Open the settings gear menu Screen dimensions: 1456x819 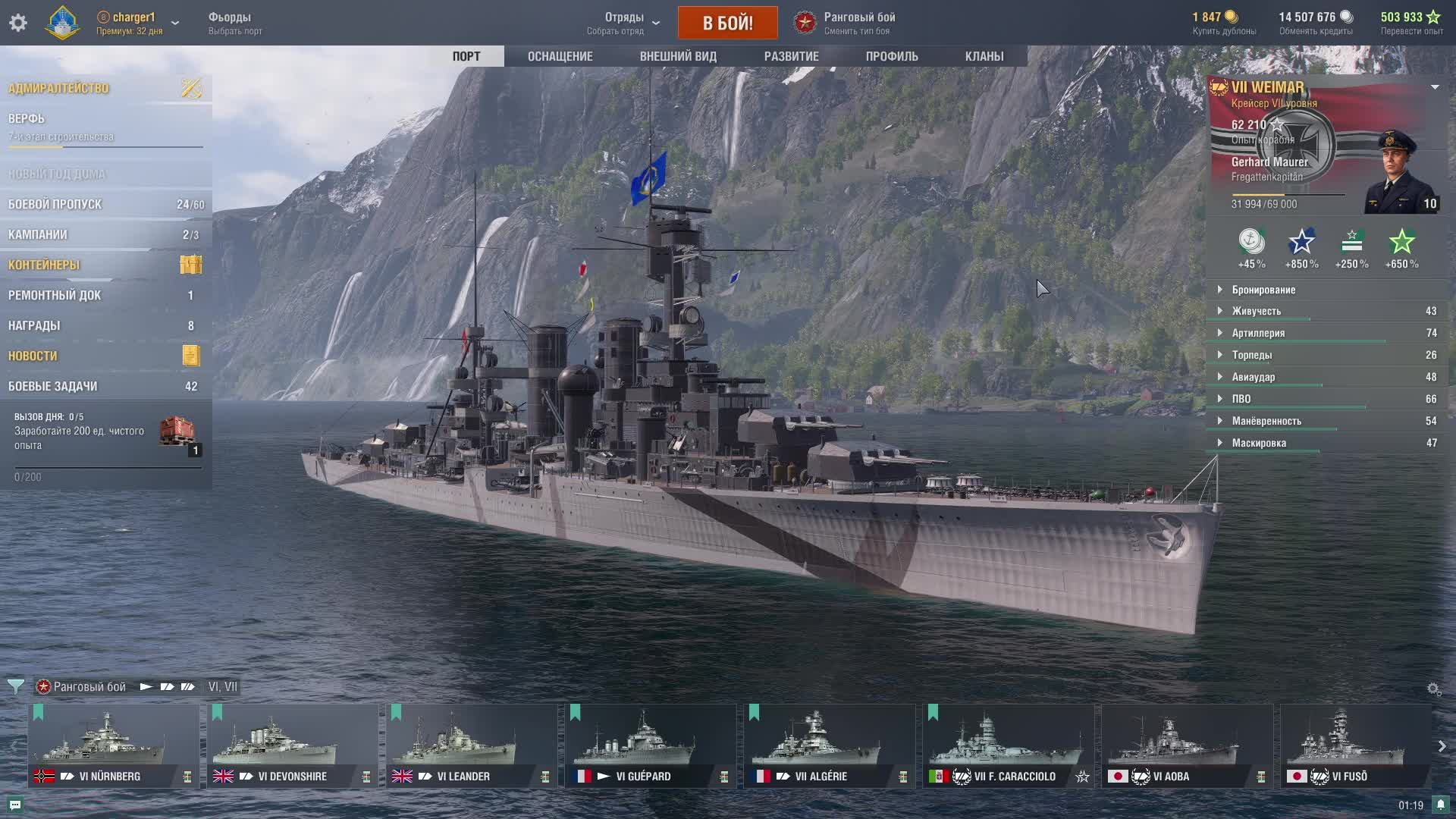(x=18, y=23)
